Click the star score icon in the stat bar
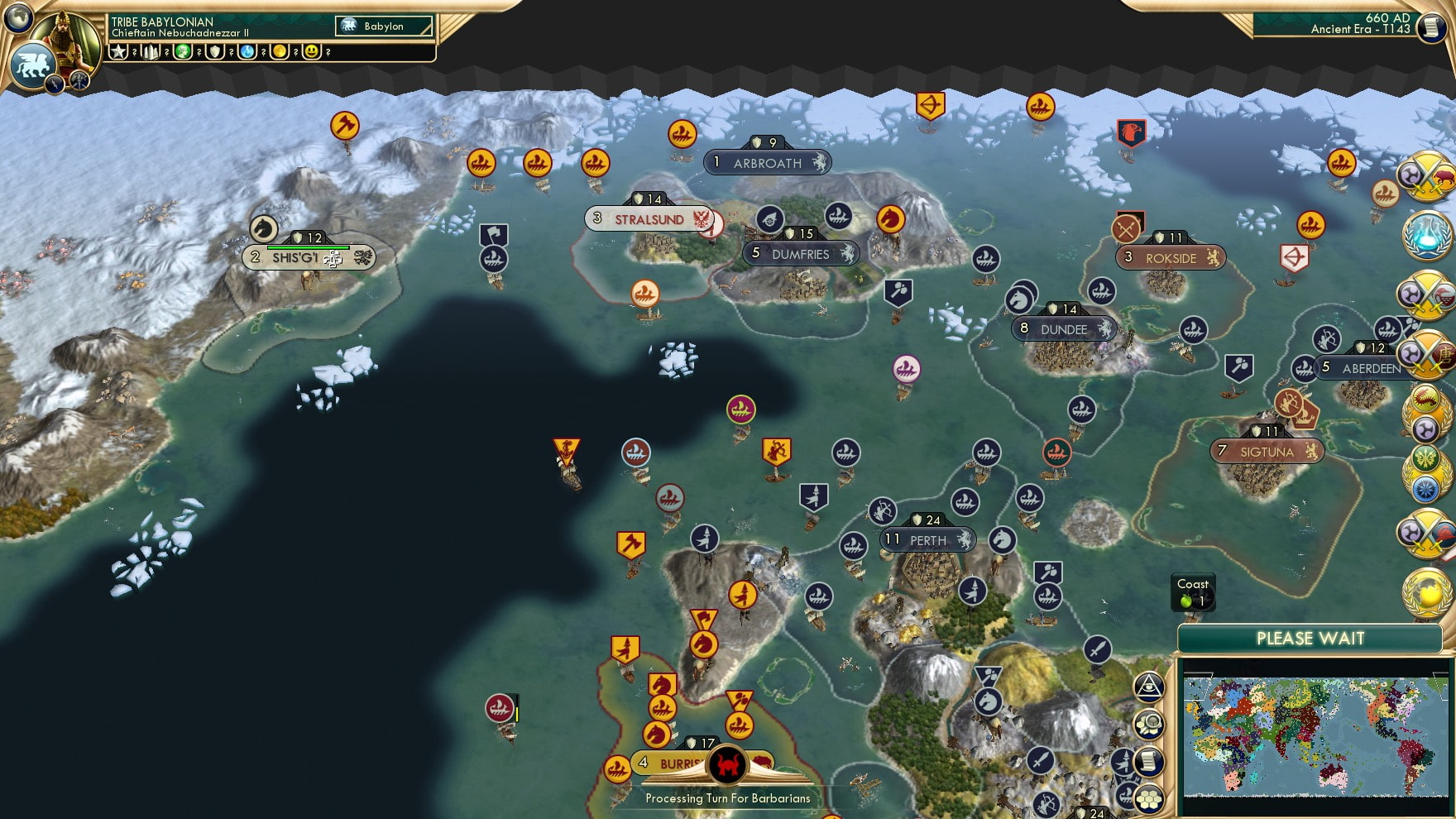Image resolution: width=1456 pixels, height=819 pixels. click(x=118, y=52)
